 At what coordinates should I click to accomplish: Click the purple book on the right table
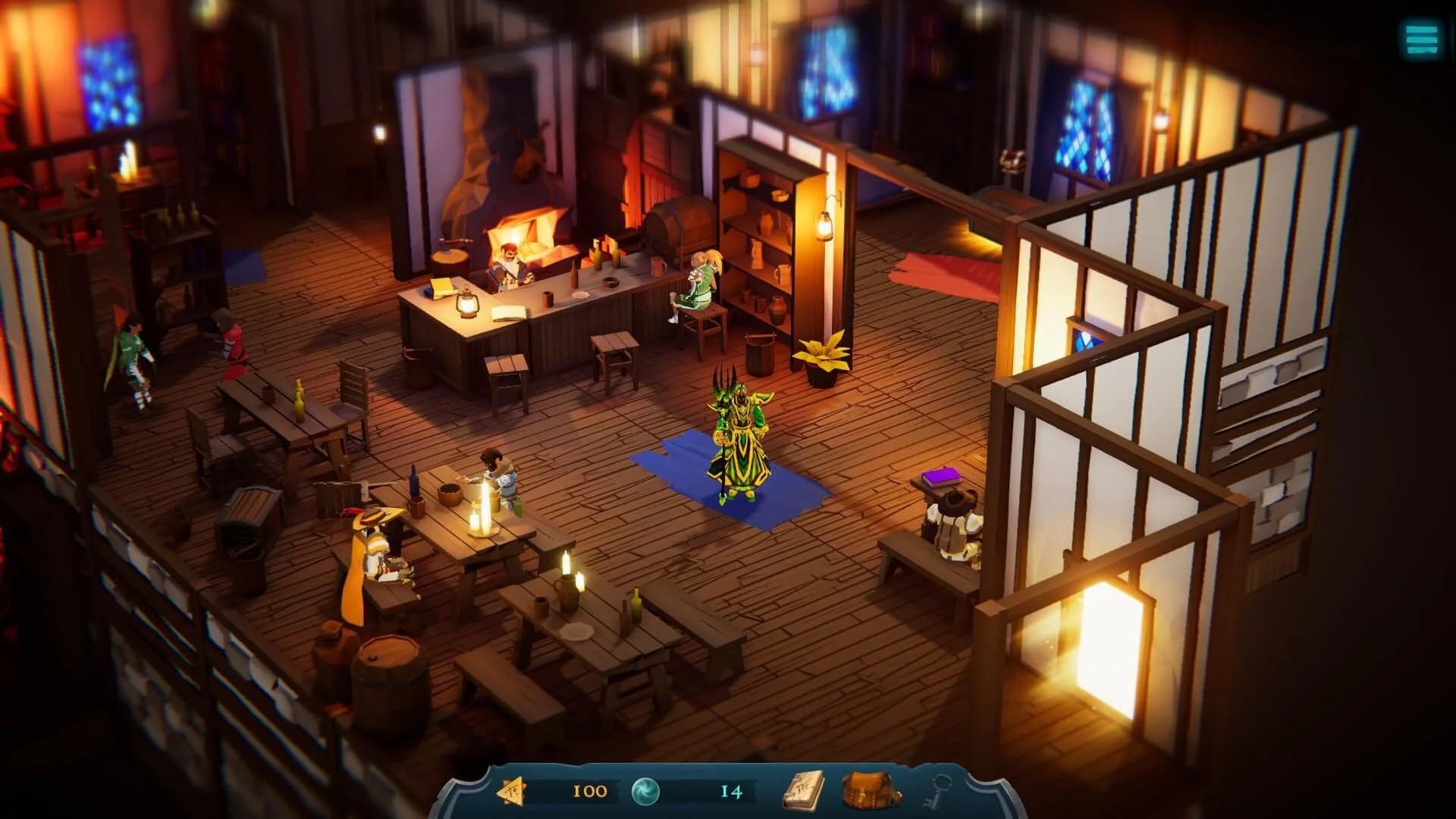click(940, 478)
